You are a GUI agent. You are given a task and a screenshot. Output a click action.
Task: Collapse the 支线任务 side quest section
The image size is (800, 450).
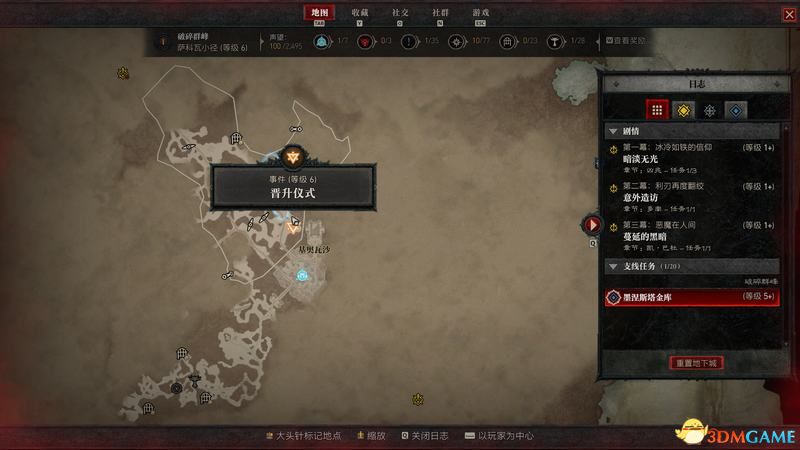pos(613,267)
